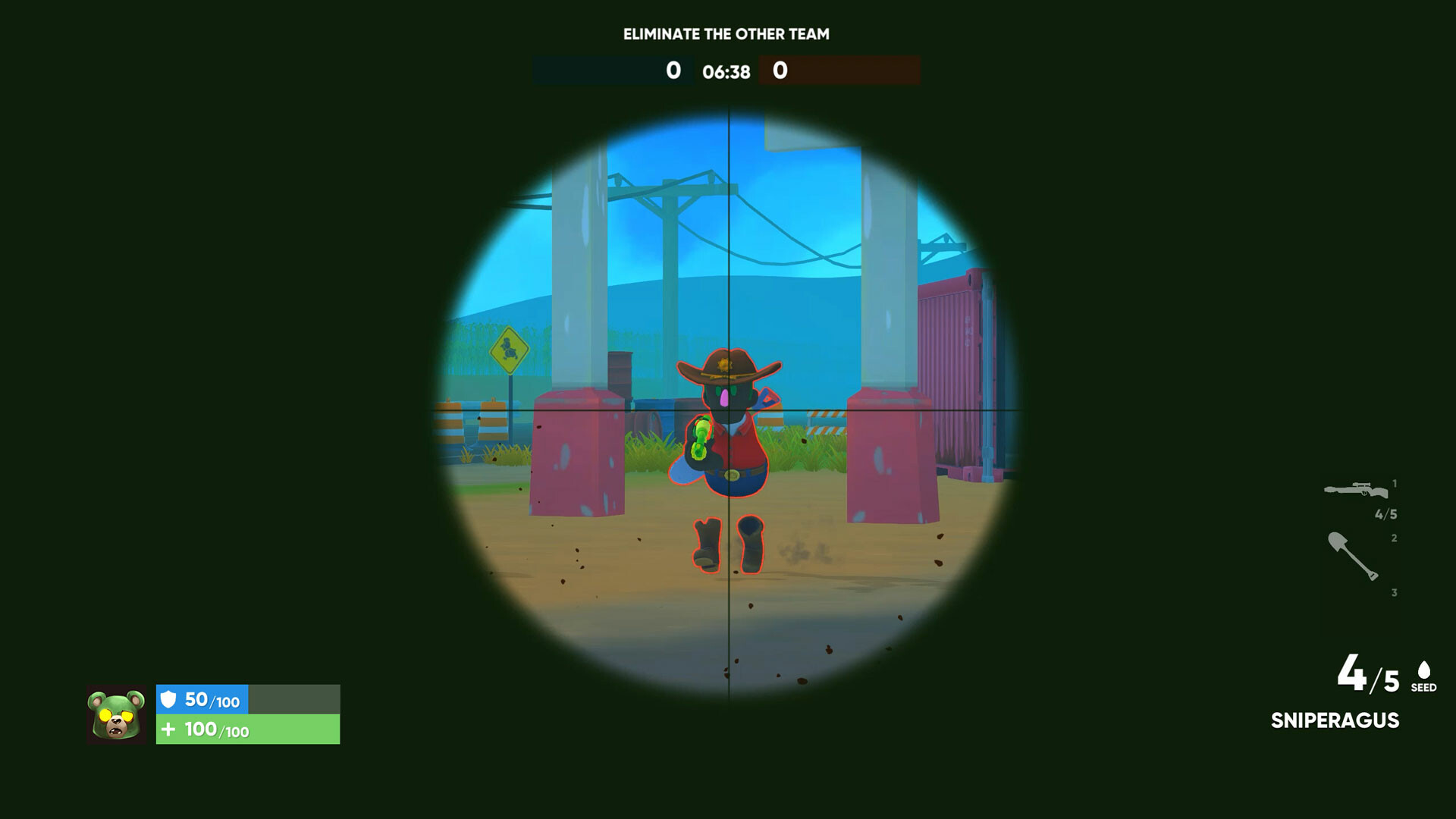Screen dimensions: 1456x819
Task: Click the yellow road sign in the scope
Action: click(x=509, y=351)
